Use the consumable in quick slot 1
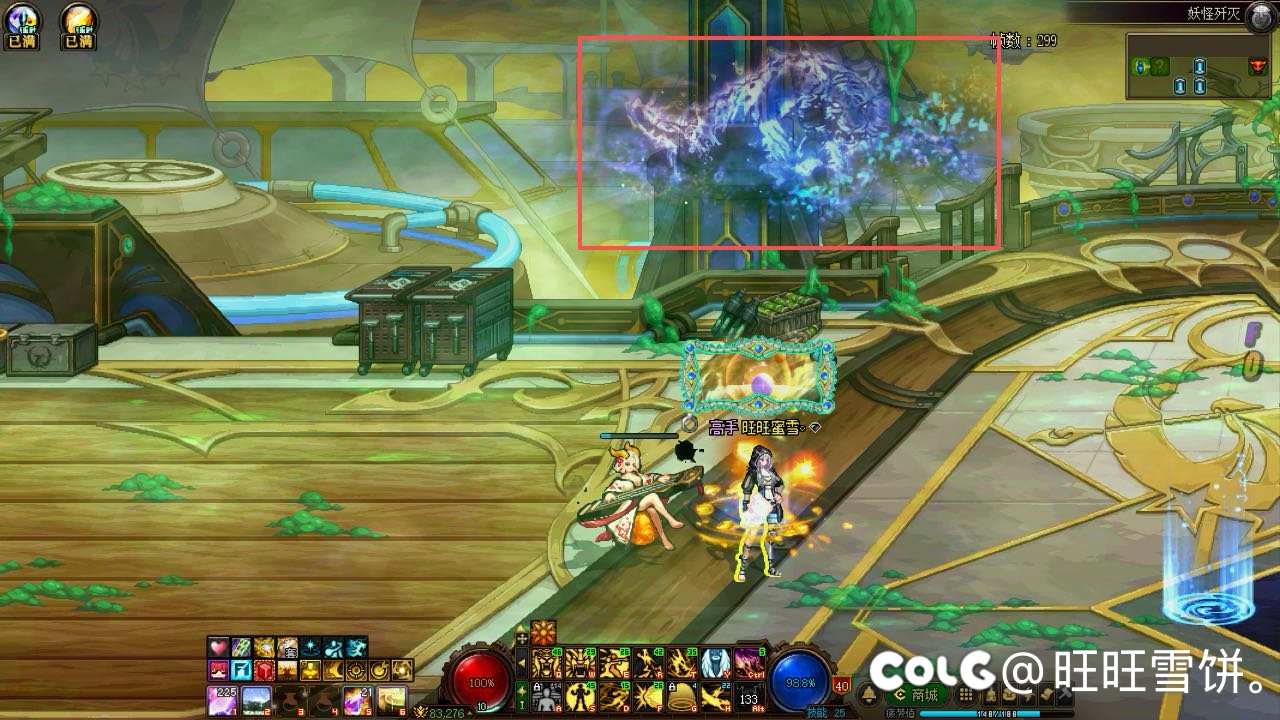The image size is (1280, 720). coord(222,699)
